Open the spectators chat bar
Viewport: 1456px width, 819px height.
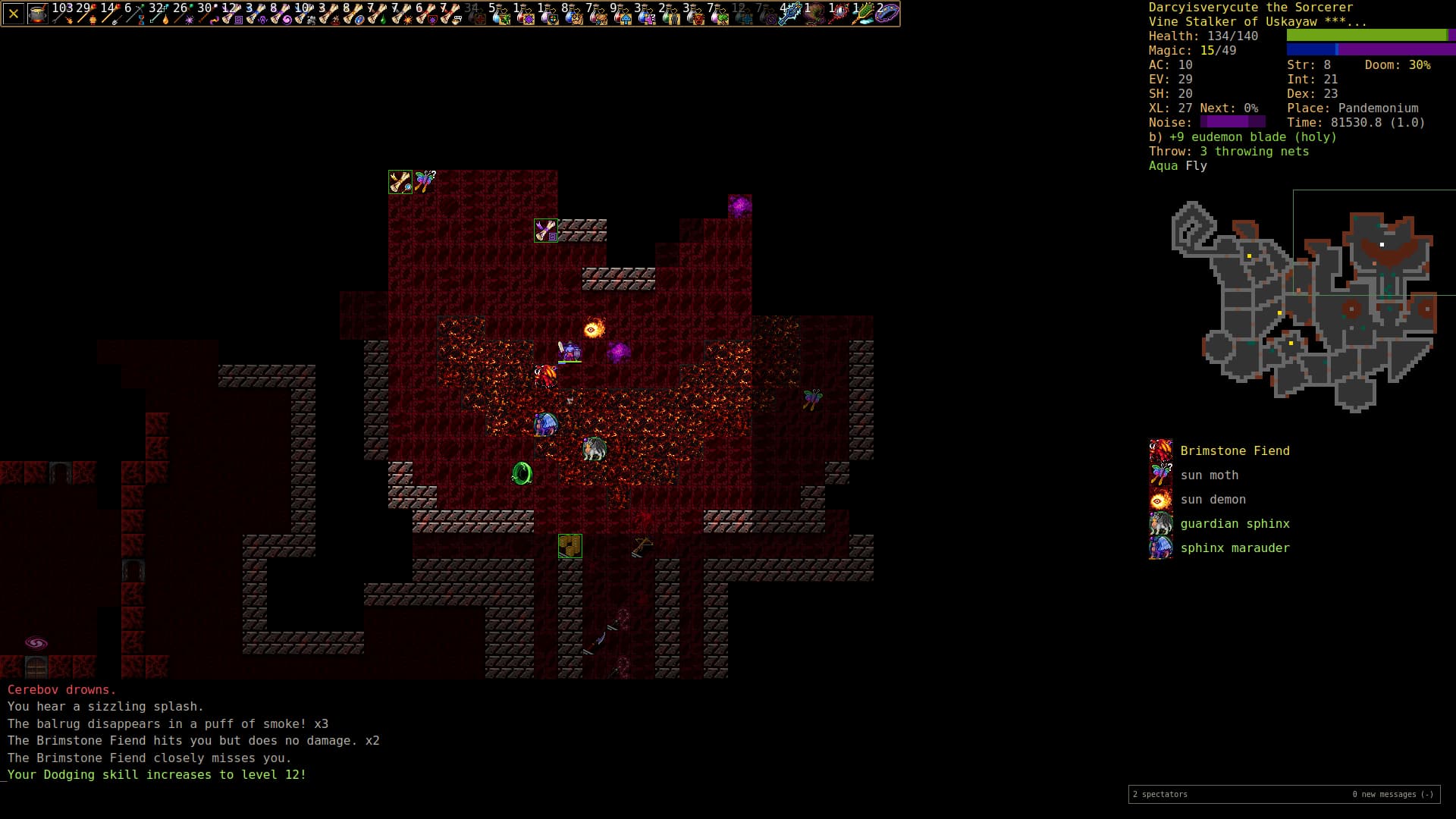pos(1283,794)
